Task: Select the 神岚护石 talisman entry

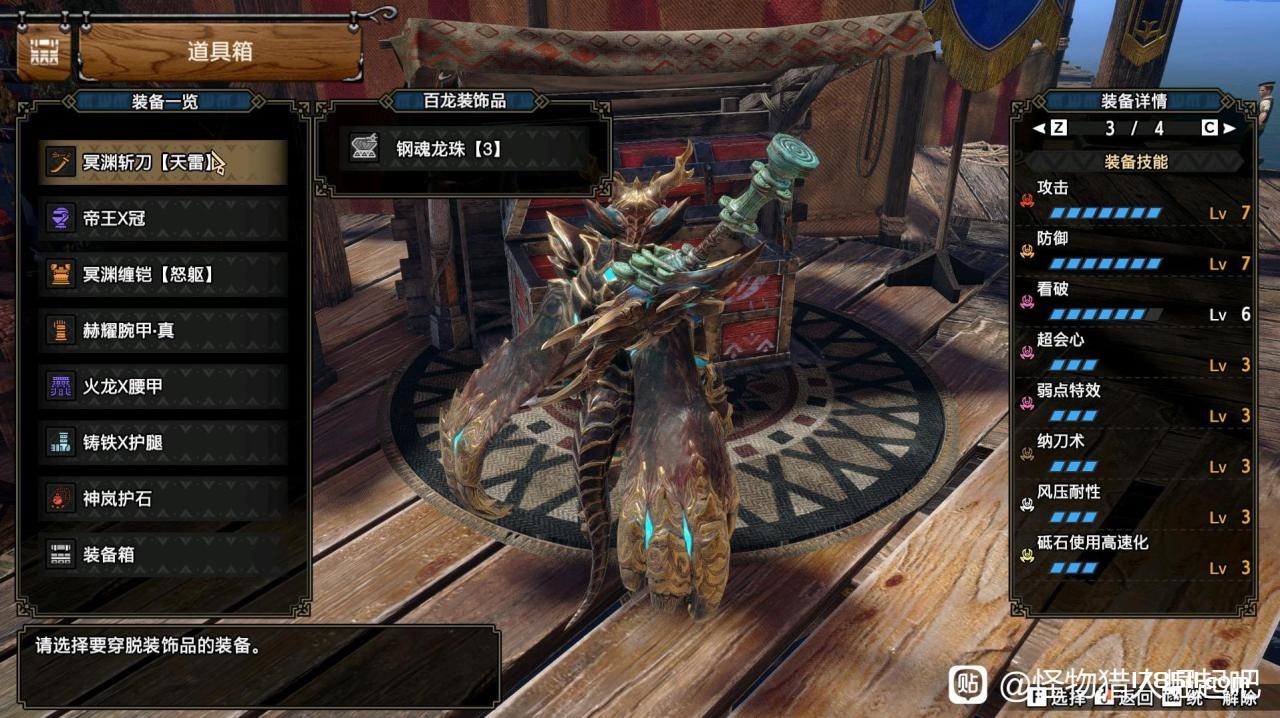Action: click(163, 498)
